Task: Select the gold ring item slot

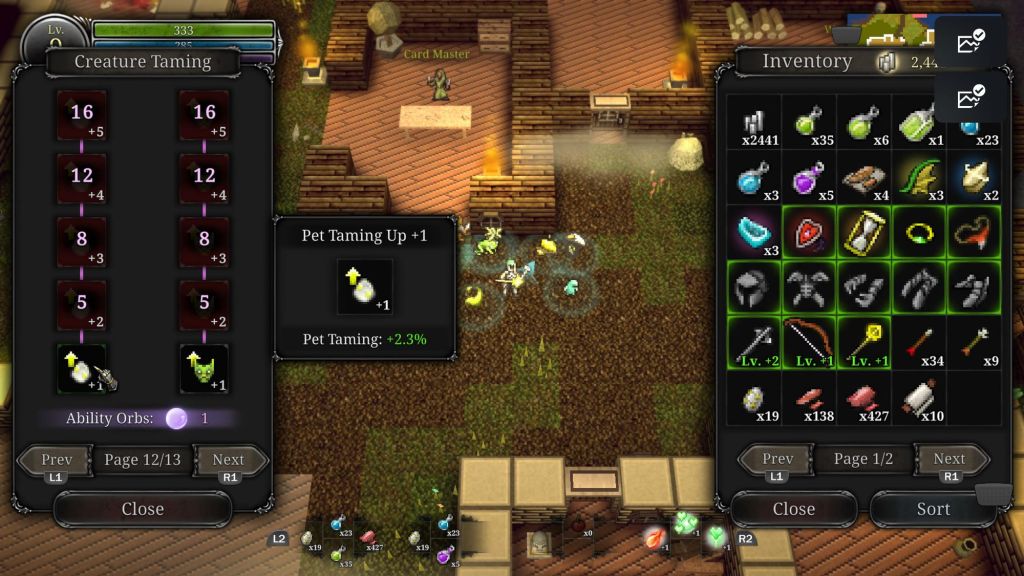Action: point(919,232)
